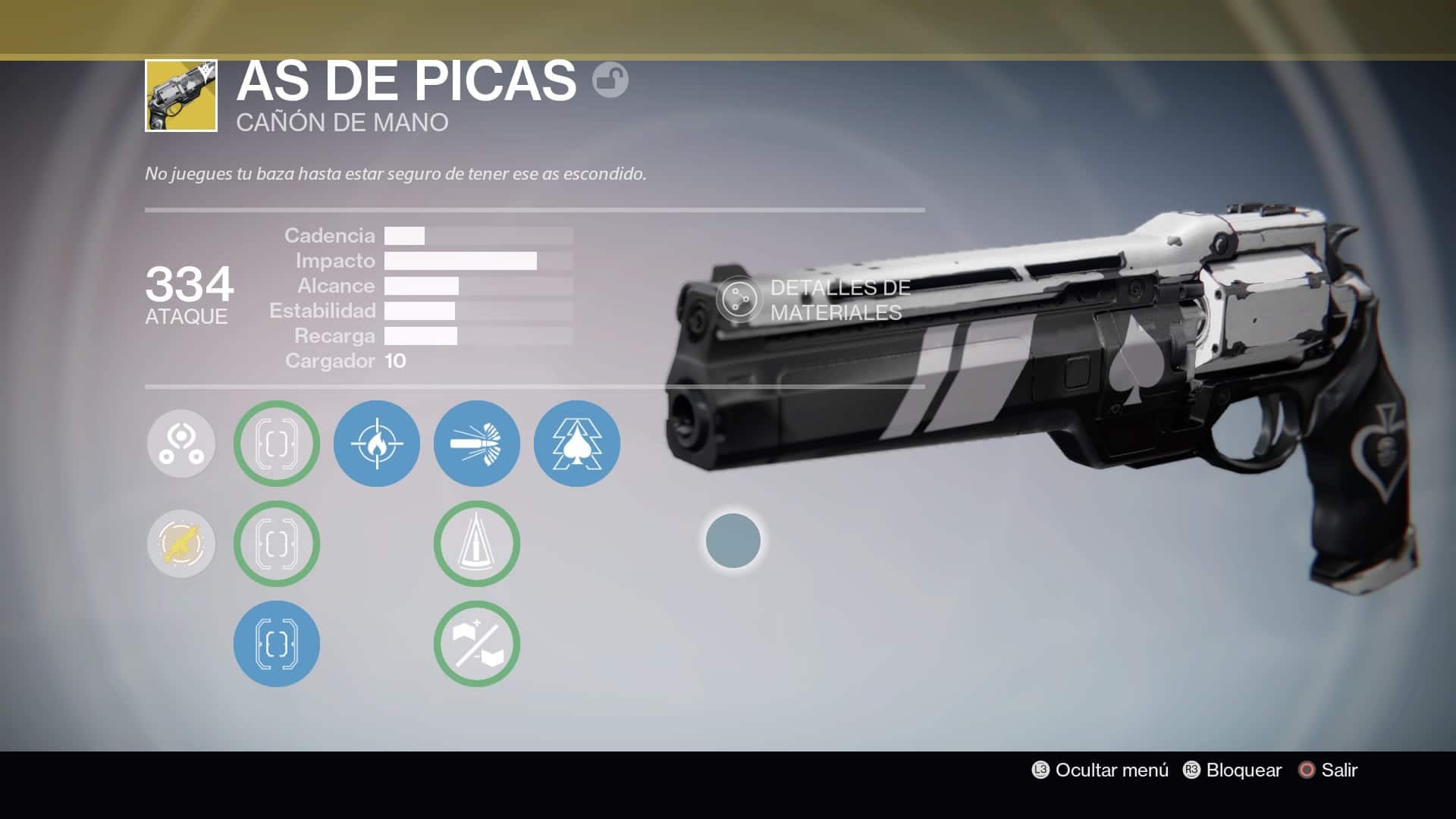Click the three-circle damage type node
The width and height of the screenshot is (1456, 819).
point(181,444)
